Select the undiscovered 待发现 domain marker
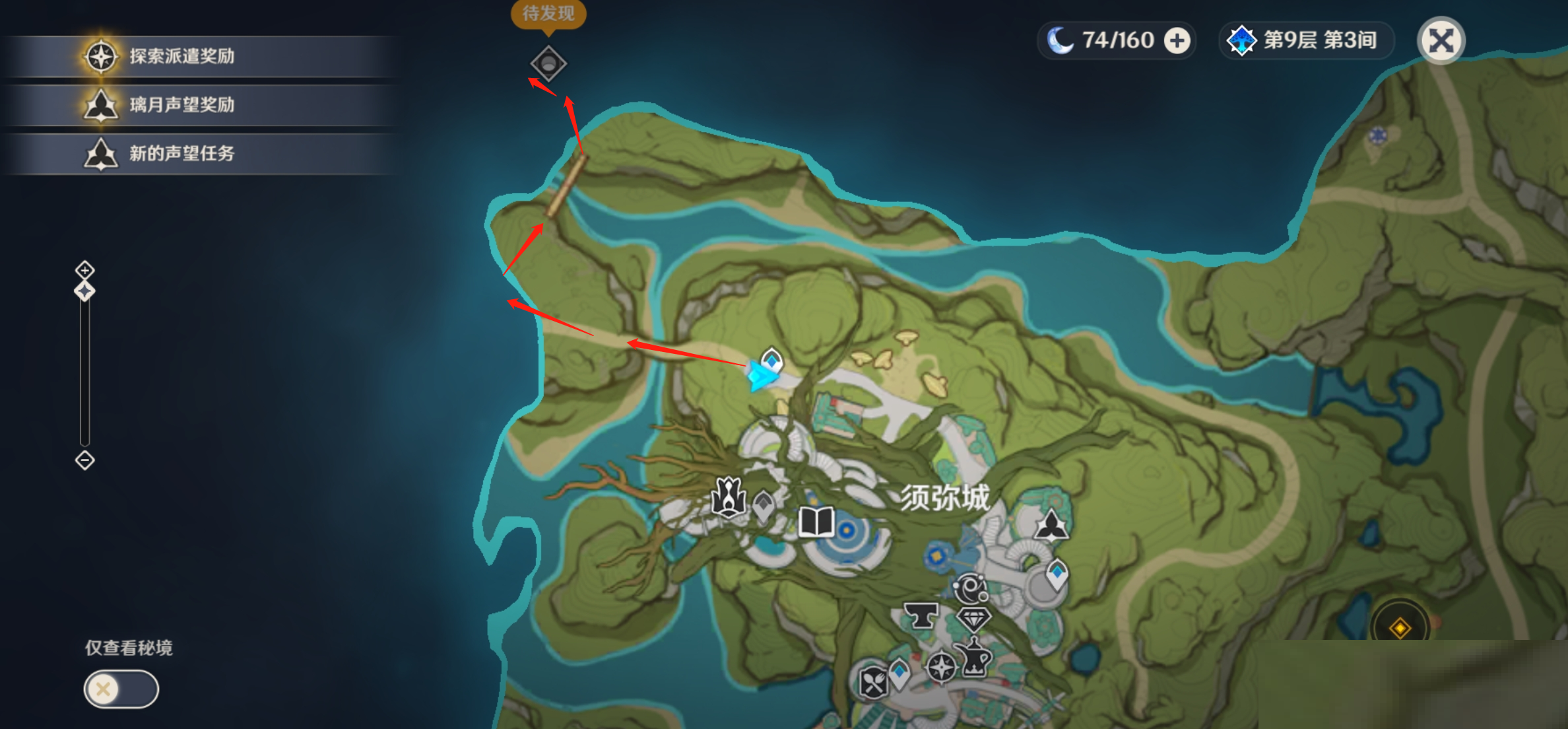The image size is (1568, 729). click(x=548, y=63)
